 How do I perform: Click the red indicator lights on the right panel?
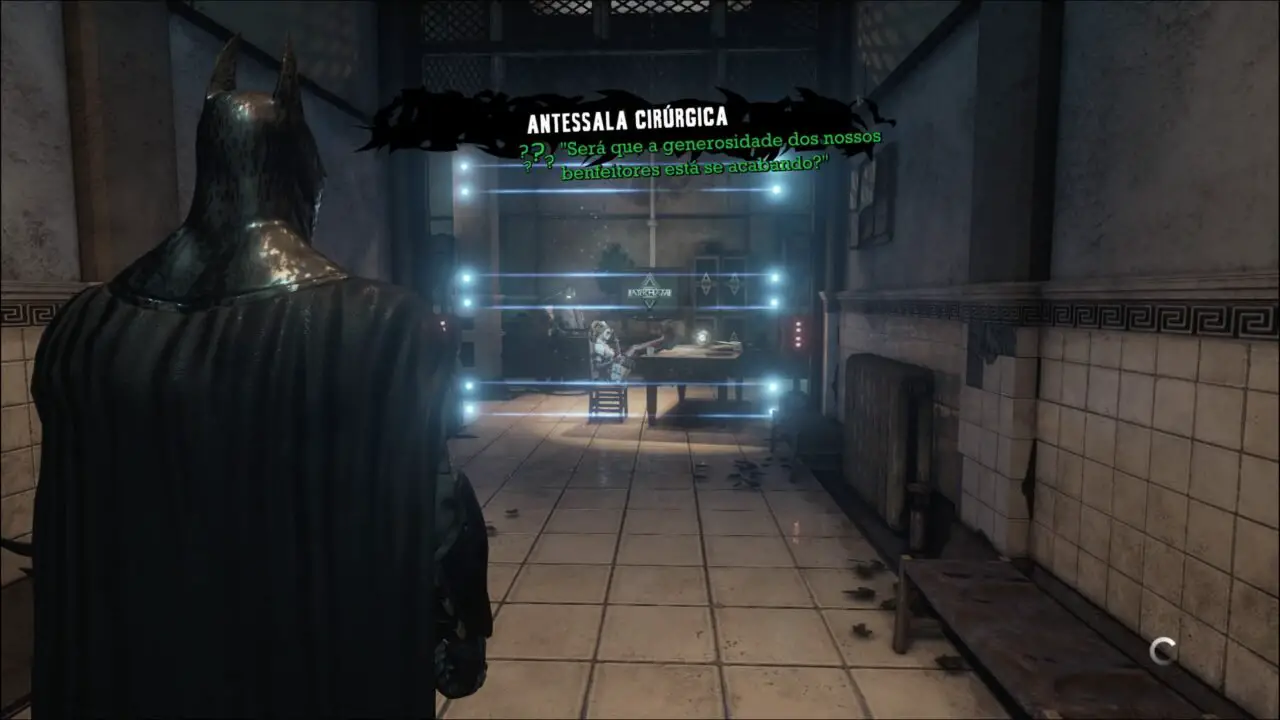click(x=798, y=335)
